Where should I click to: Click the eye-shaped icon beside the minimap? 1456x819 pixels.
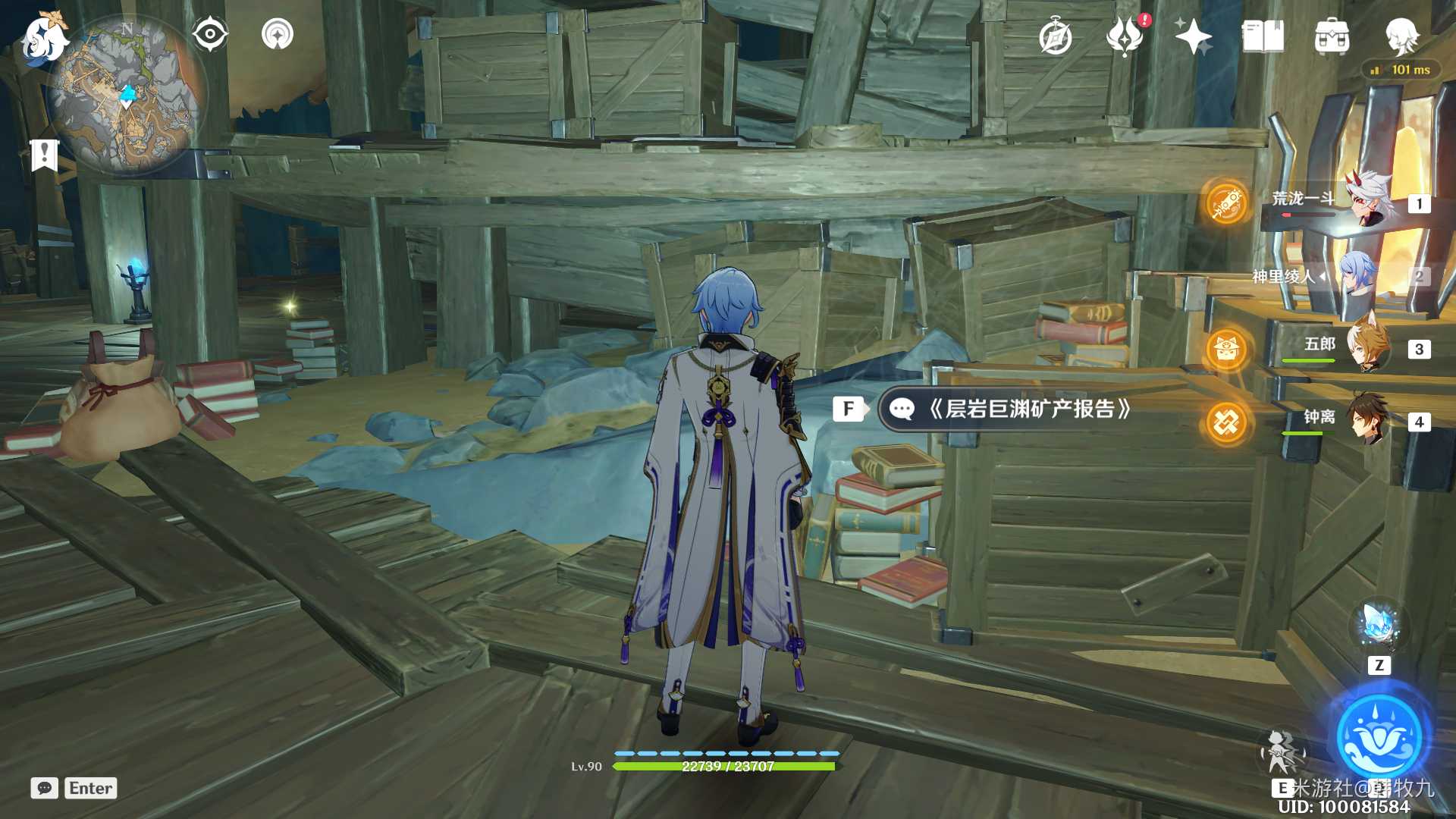pos(210,34)
